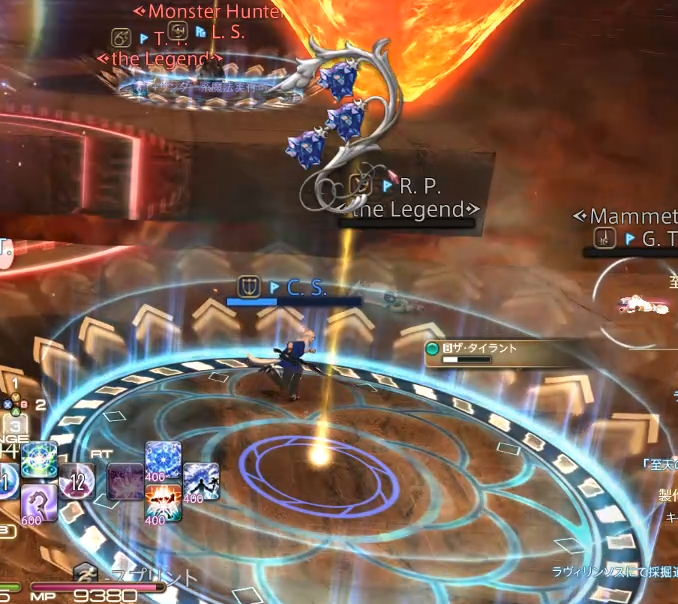Viewport: 678px width, 604px height.
Task: Cast the blue snowflake spell costing 400
Action: [163, 461]
